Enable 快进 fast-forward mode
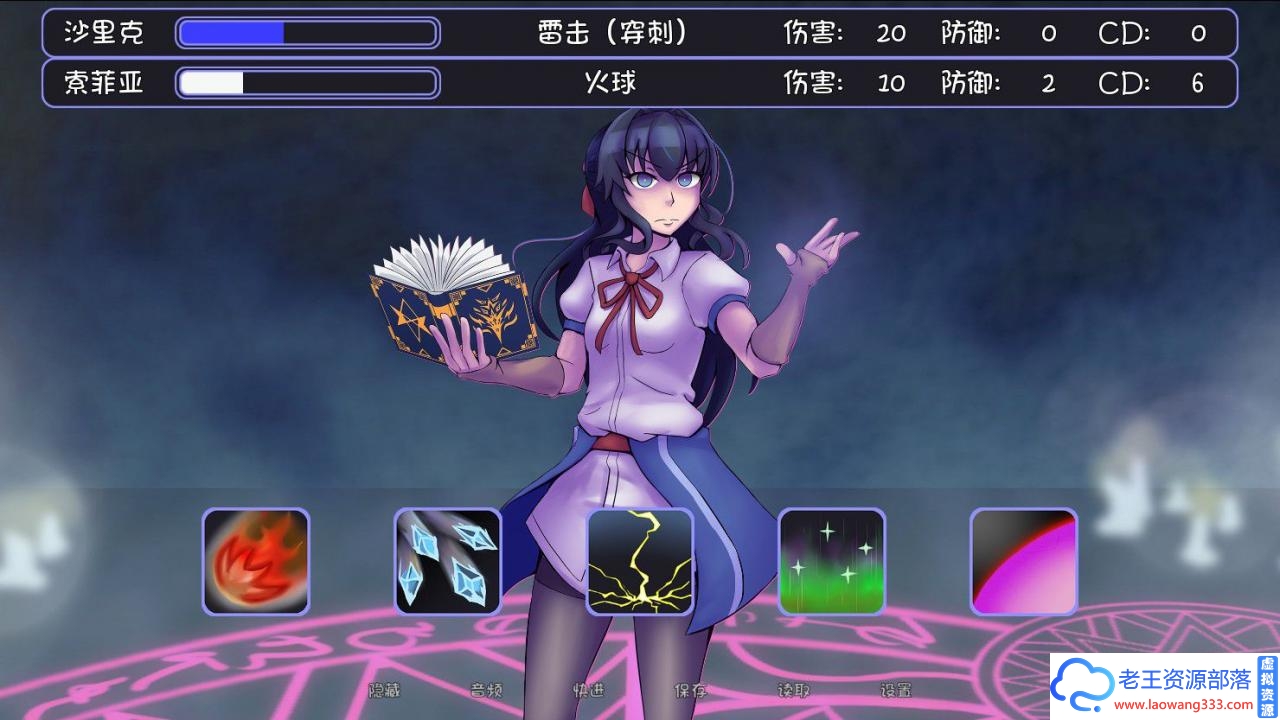Viewport: 1280px width, 720px height. tap(587, 691)
